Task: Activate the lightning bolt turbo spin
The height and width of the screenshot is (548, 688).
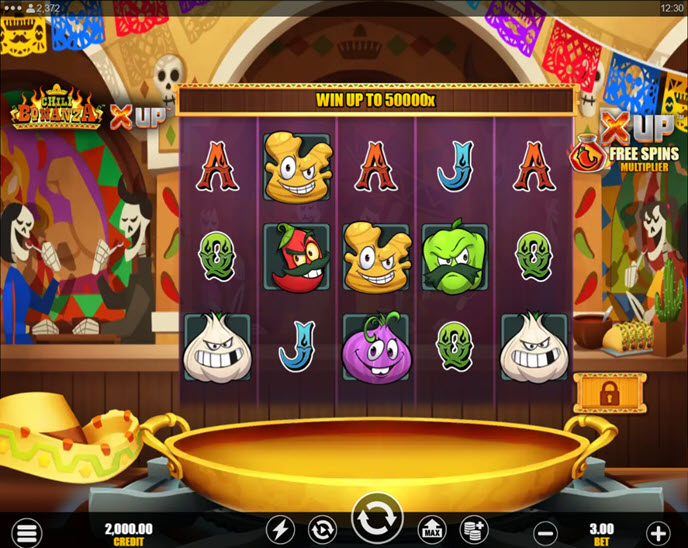Action: point(280,529)
